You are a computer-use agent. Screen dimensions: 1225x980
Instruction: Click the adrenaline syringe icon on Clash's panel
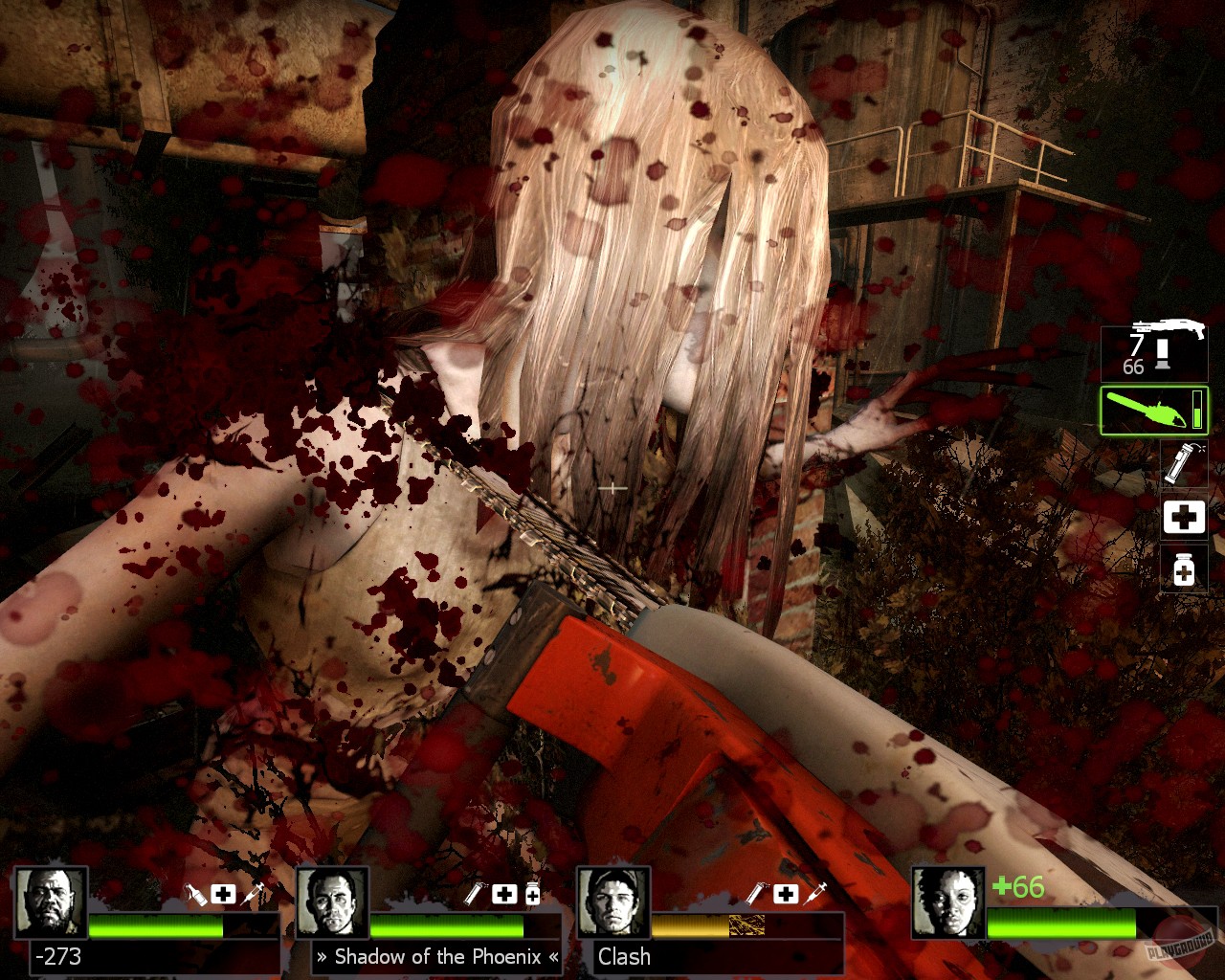tap(815, 894)
